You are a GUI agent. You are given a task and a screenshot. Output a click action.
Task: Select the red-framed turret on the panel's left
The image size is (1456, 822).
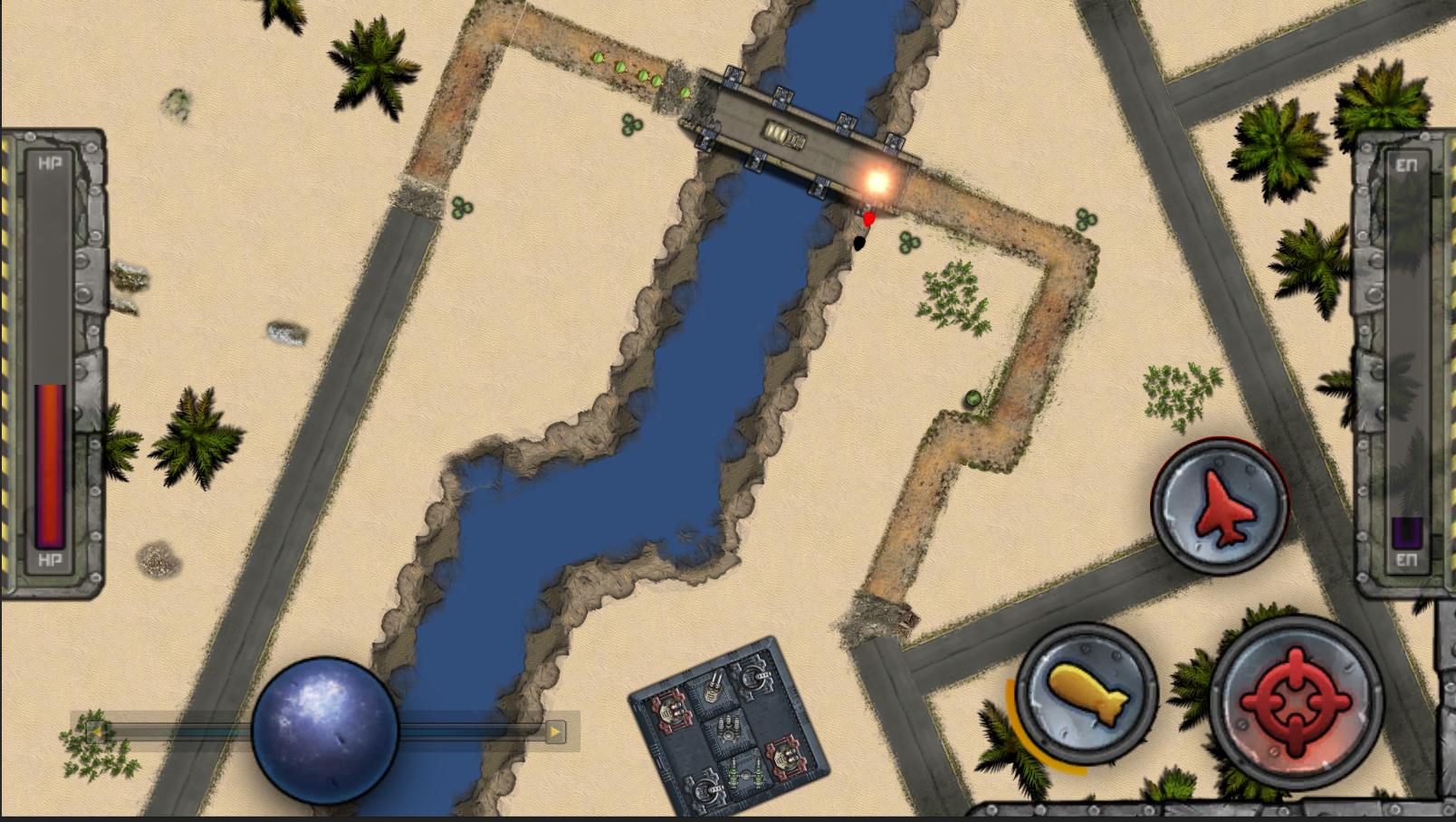[670, 712]
